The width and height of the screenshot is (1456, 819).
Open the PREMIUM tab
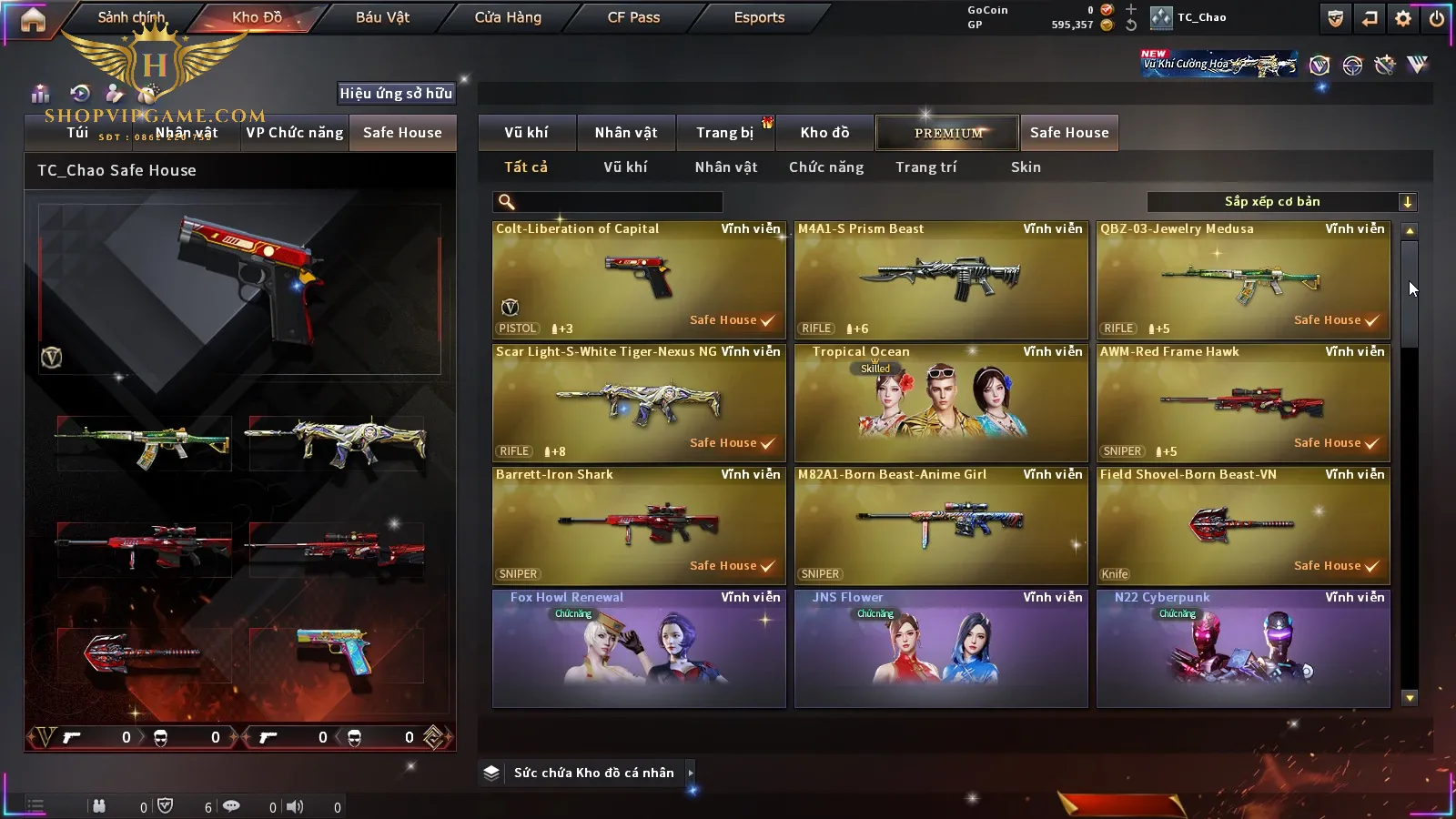point(948,133)
